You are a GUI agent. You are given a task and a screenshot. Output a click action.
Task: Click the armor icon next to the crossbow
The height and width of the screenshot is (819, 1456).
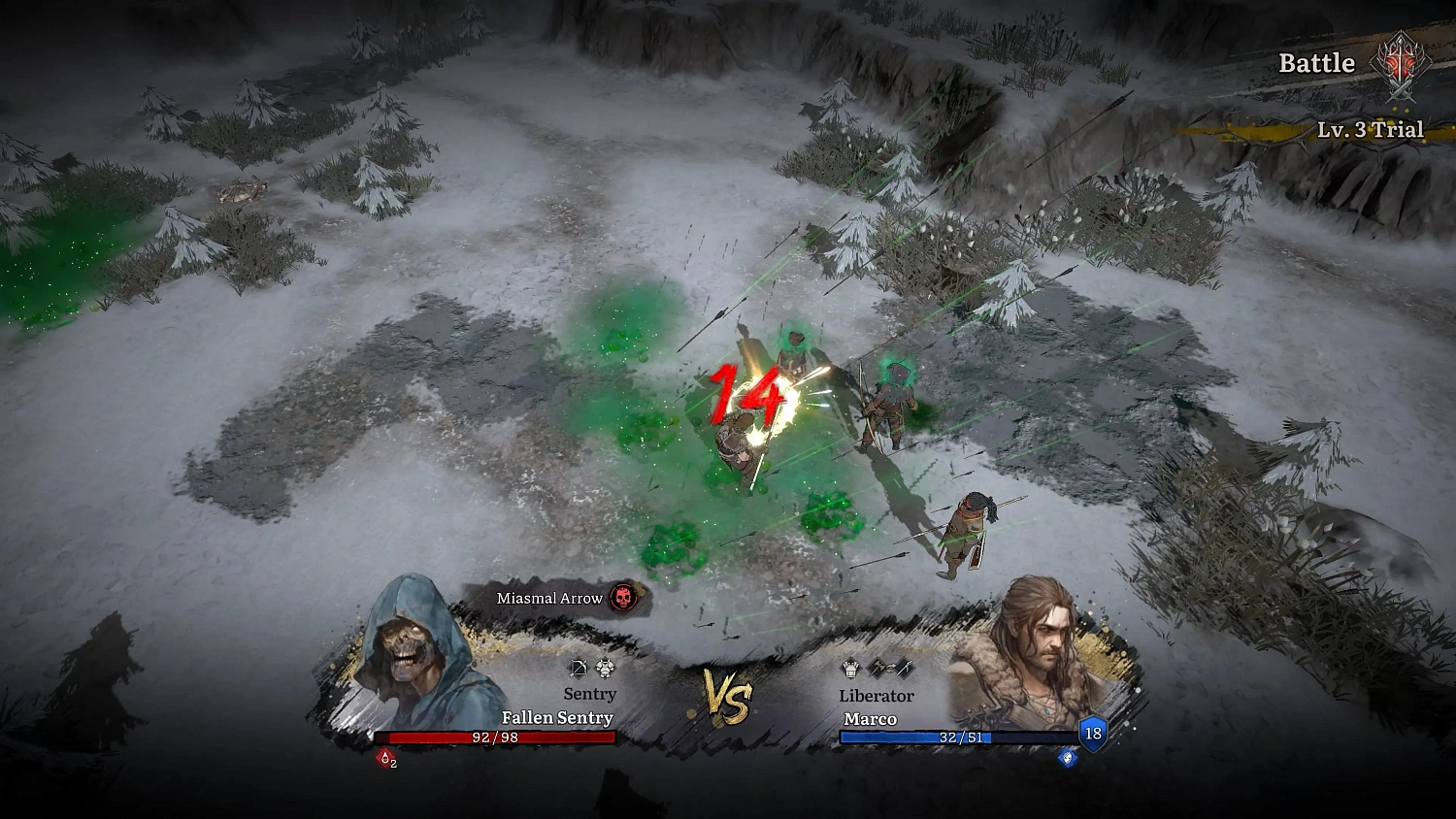[x=605, y=668]
